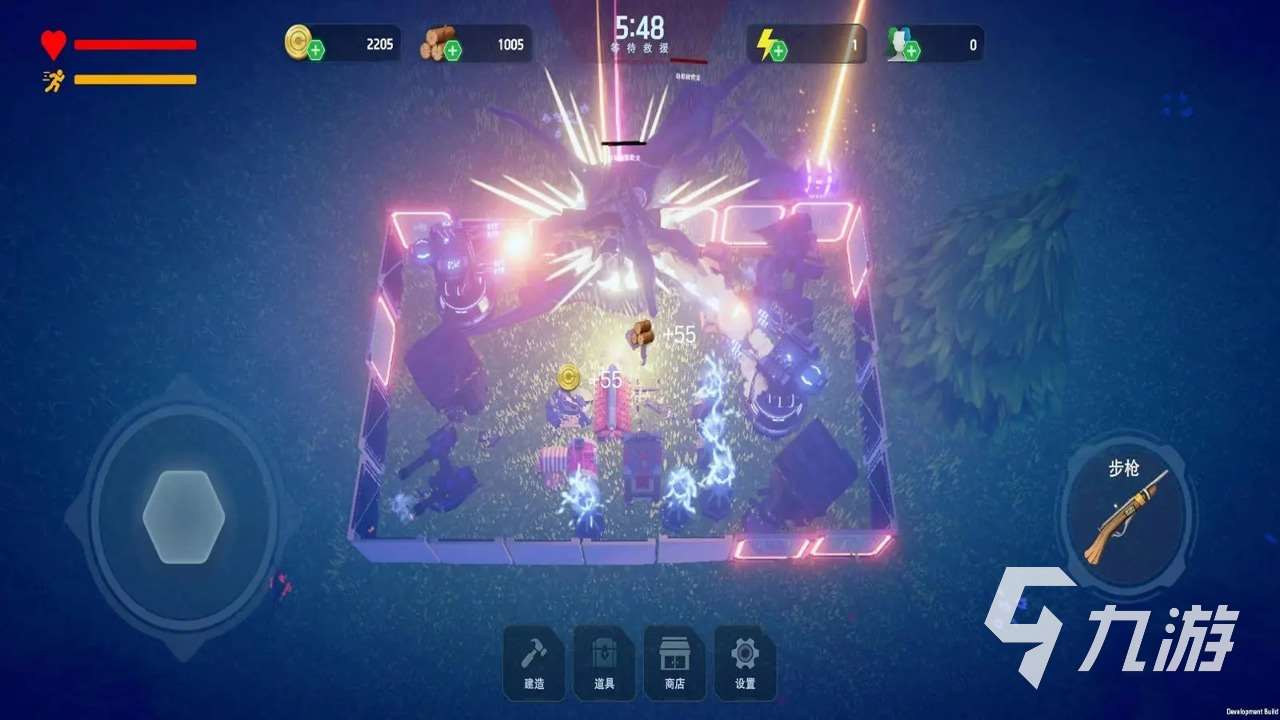Open the 建造 build menu

[534, 662]
